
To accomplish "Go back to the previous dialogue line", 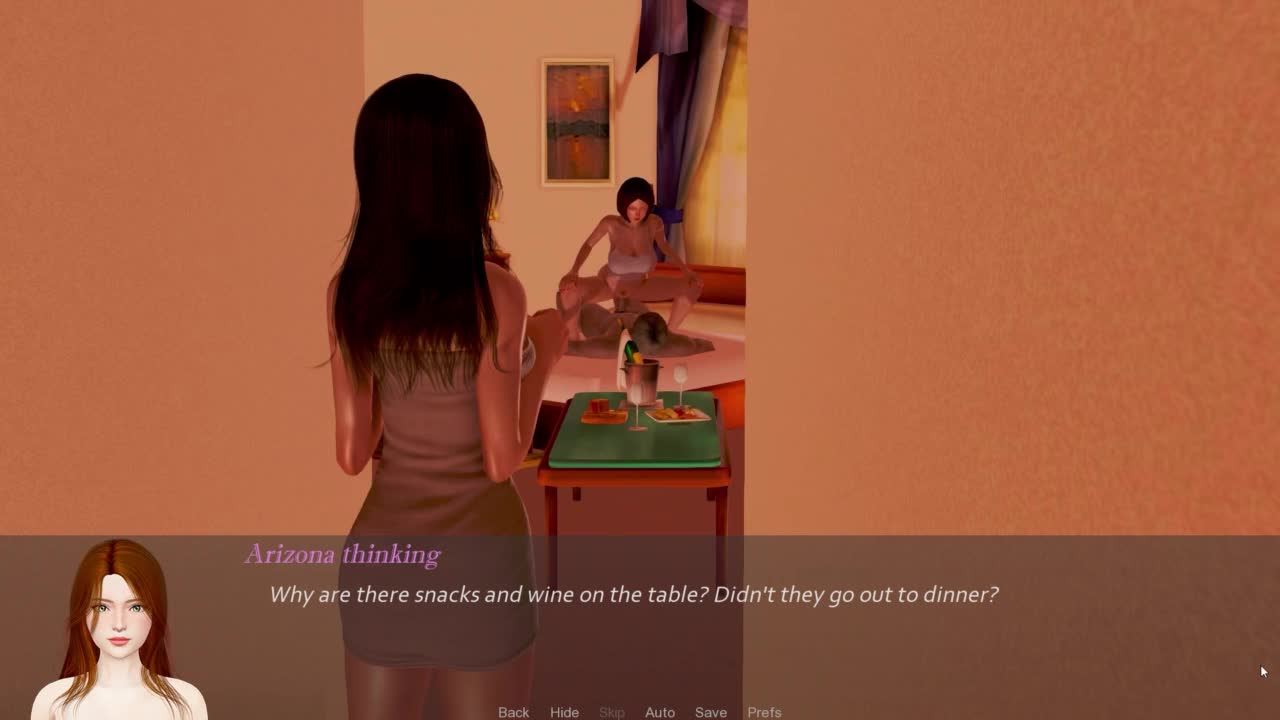I will click(513, 712).
